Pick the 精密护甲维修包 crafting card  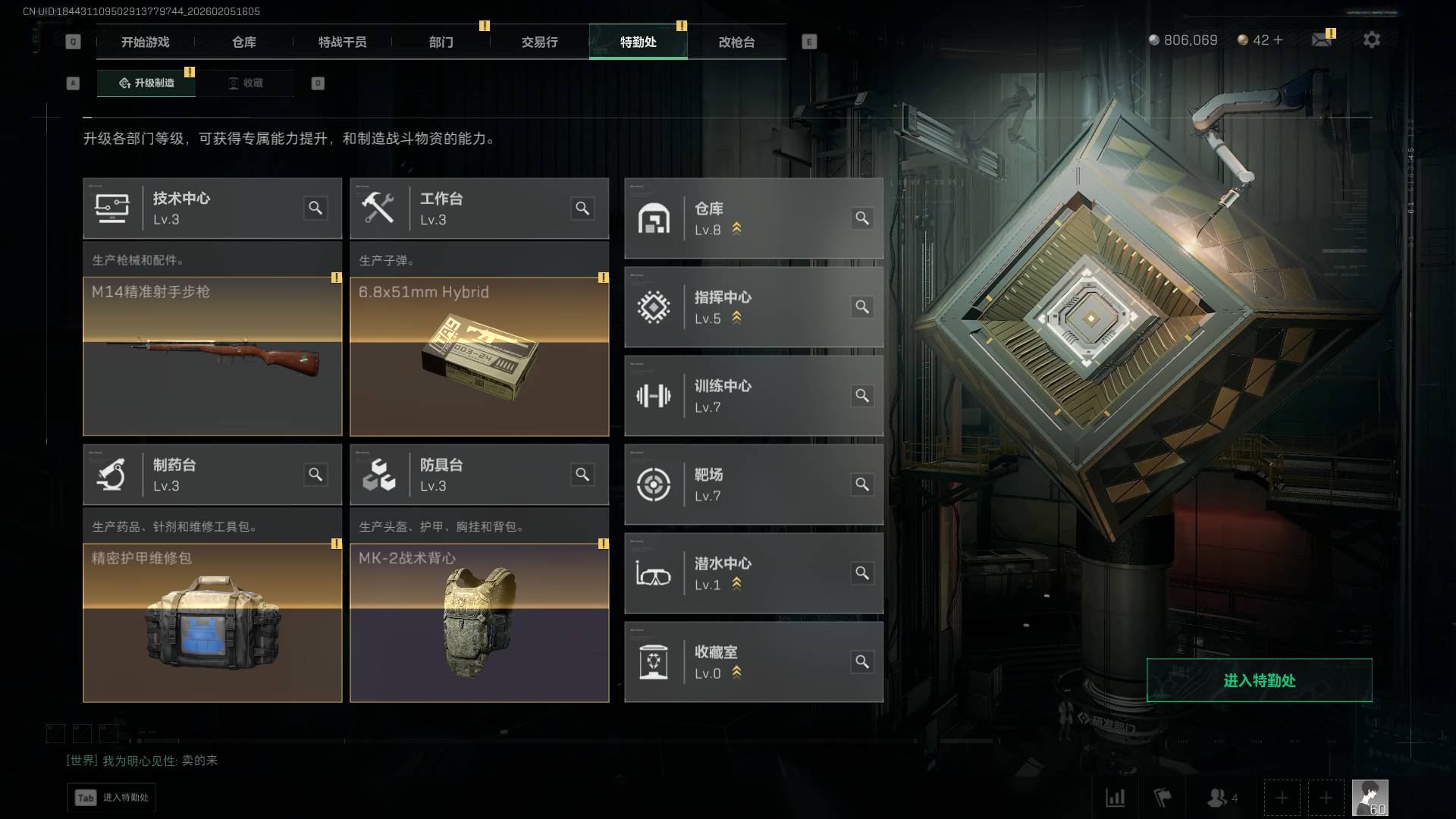[212, 623]
